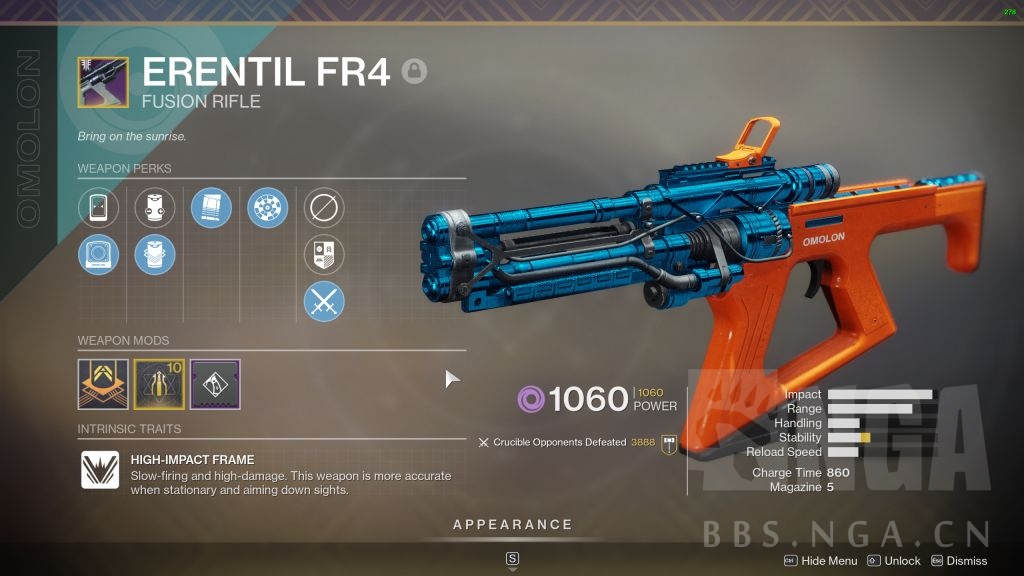Select the empty slashed-circle tracker perk
Image resolution: width=1024 pixels, height=576 pixels.
[x=324, y=208]
